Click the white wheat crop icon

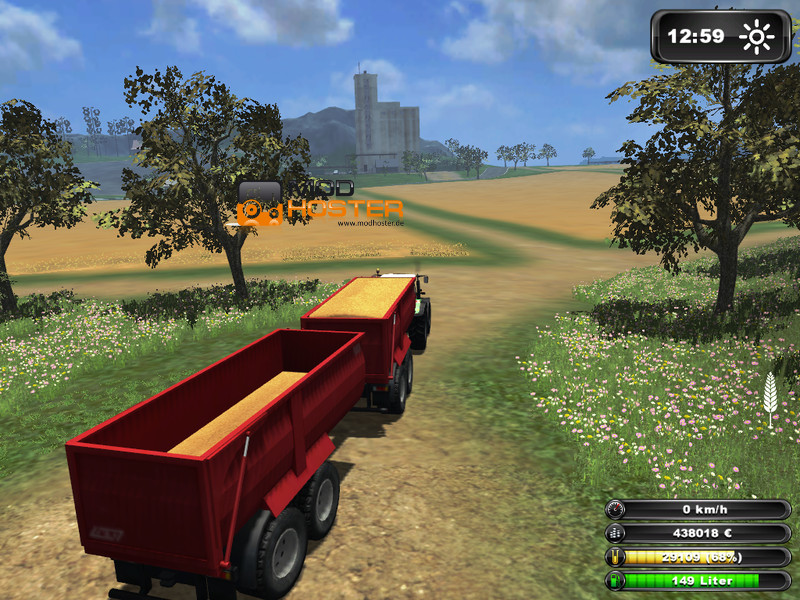click(769, 393)
